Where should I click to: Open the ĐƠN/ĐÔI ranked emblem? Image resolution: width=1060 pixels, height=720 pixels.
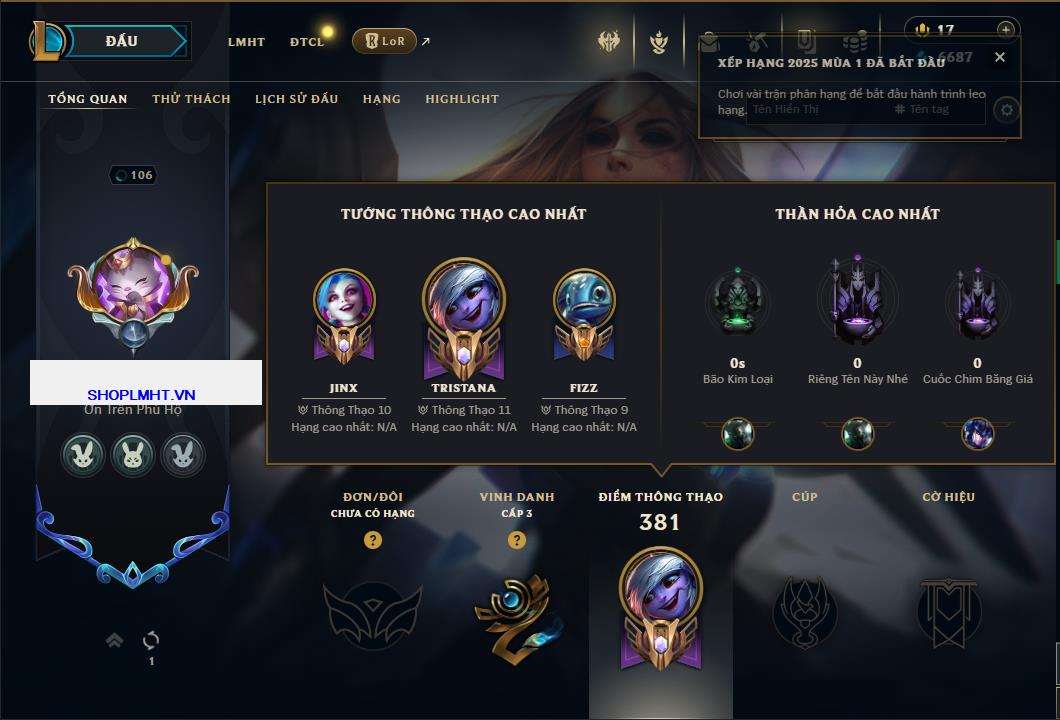pos(372,610)
